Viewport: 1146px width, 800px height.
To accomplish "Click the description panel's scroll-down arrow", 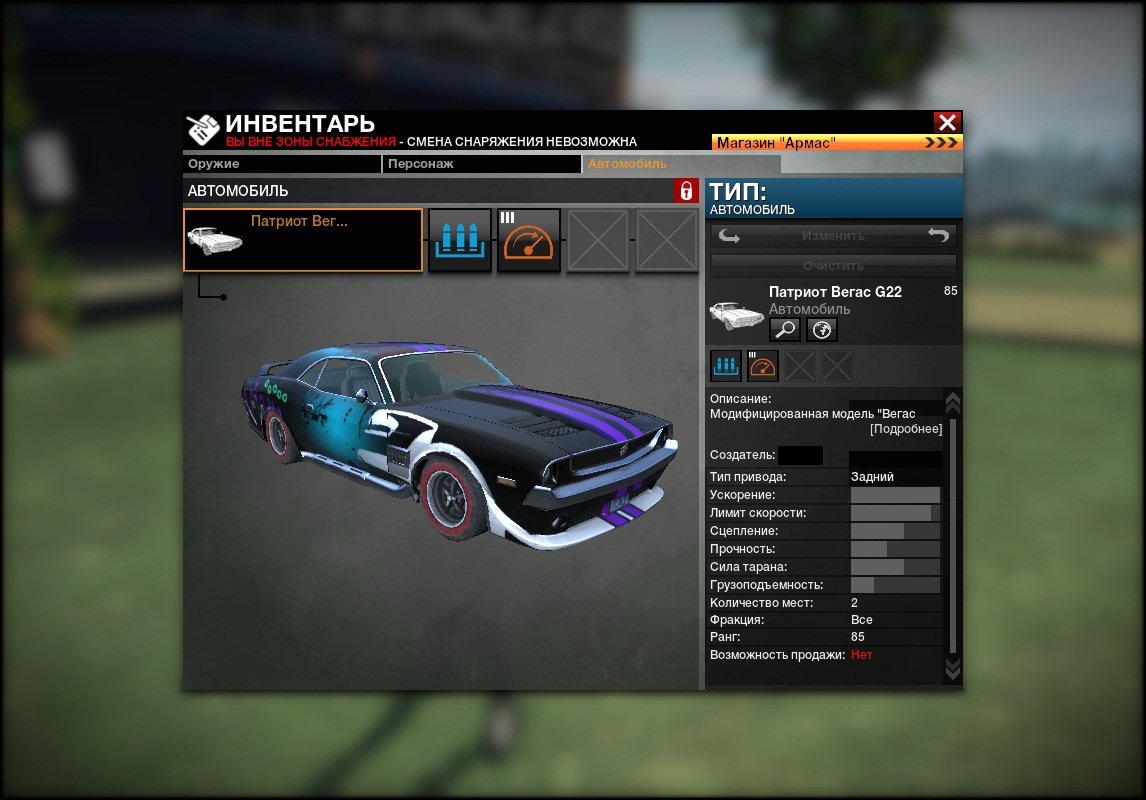I will (x=952, y=668).
